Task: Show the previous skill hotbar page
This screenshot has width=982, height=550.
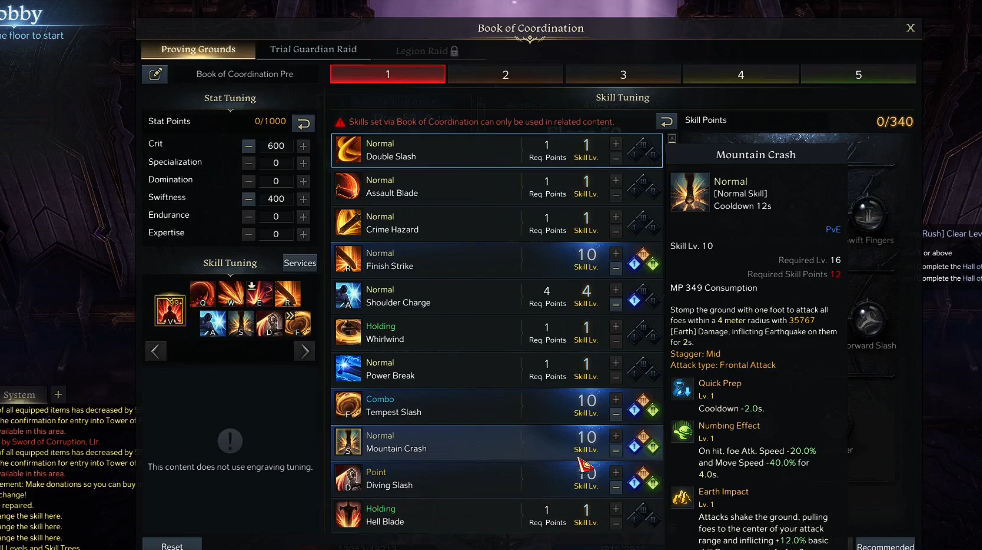Action: point(156,351)
